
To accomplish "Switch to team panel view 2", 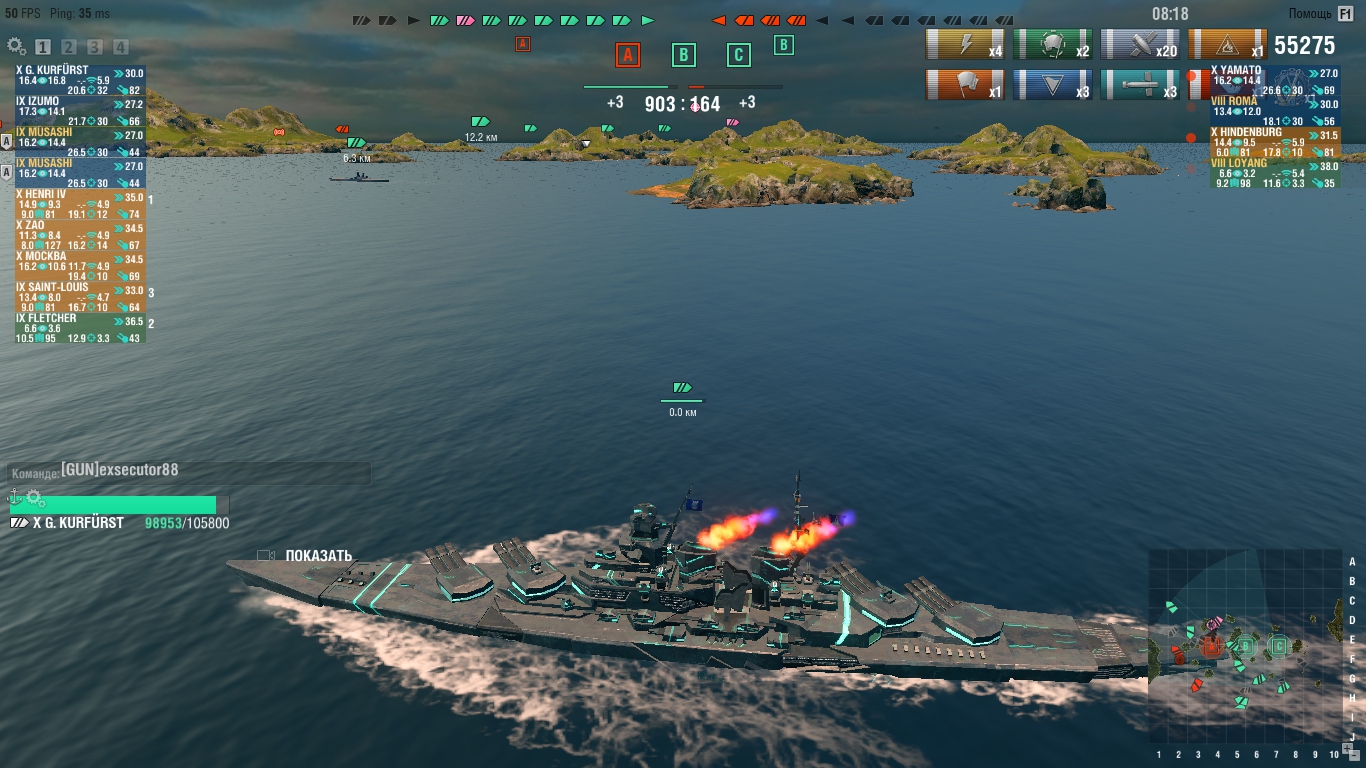I will [69, 47].
